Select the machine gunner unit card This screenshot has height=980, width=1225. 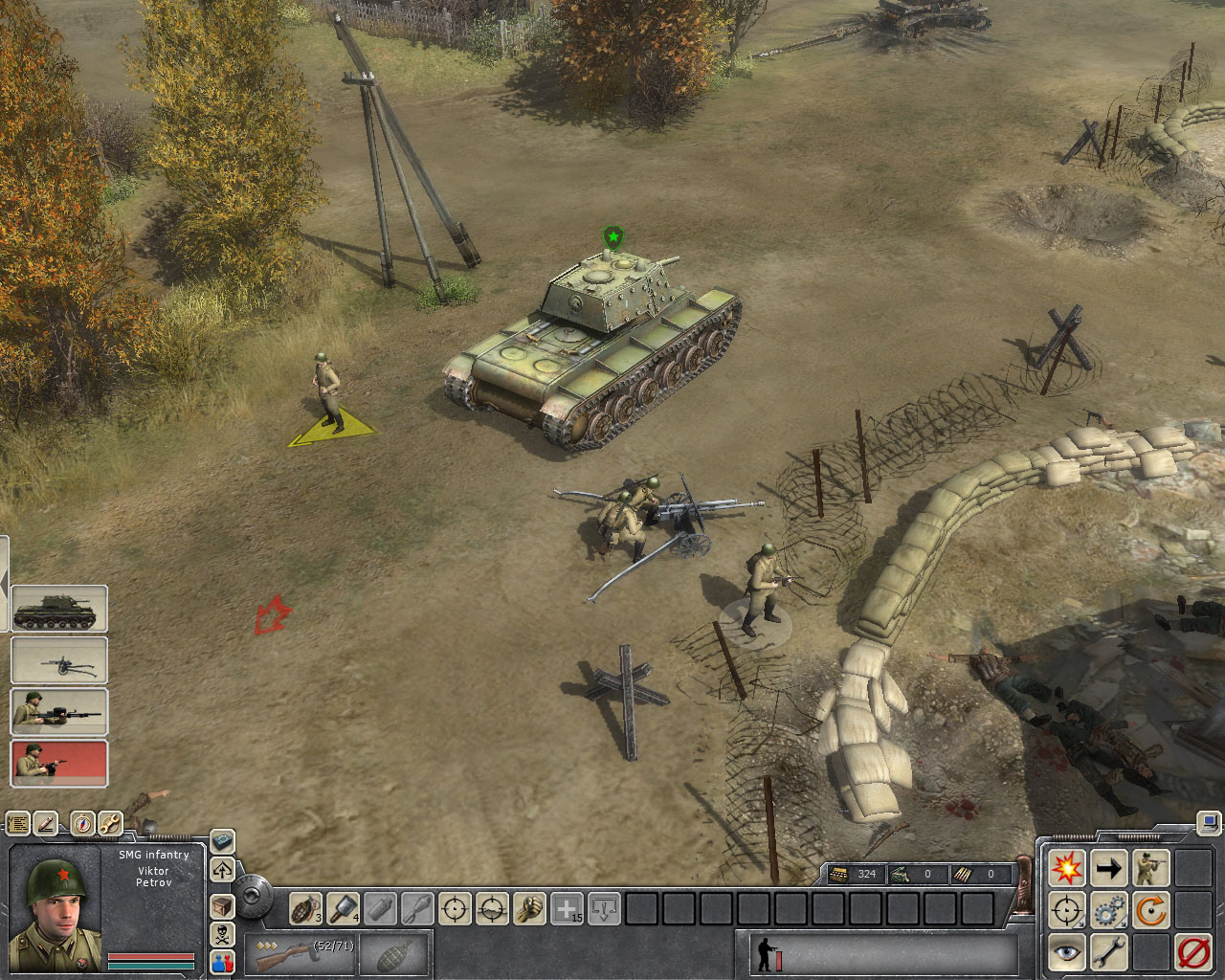(x=59, y=712)
